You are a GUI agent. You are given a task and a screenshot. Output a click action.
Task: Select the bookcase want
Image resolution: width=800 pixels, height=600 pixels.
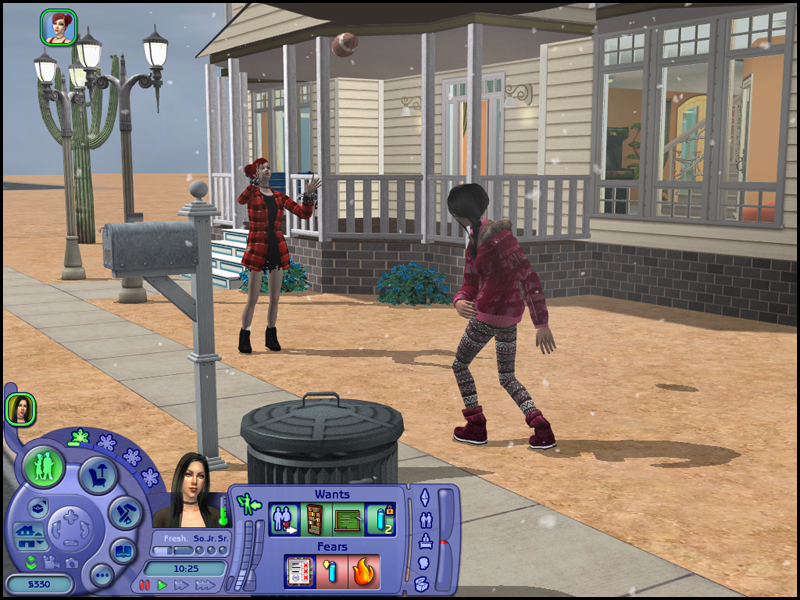(x=315, y=520)
